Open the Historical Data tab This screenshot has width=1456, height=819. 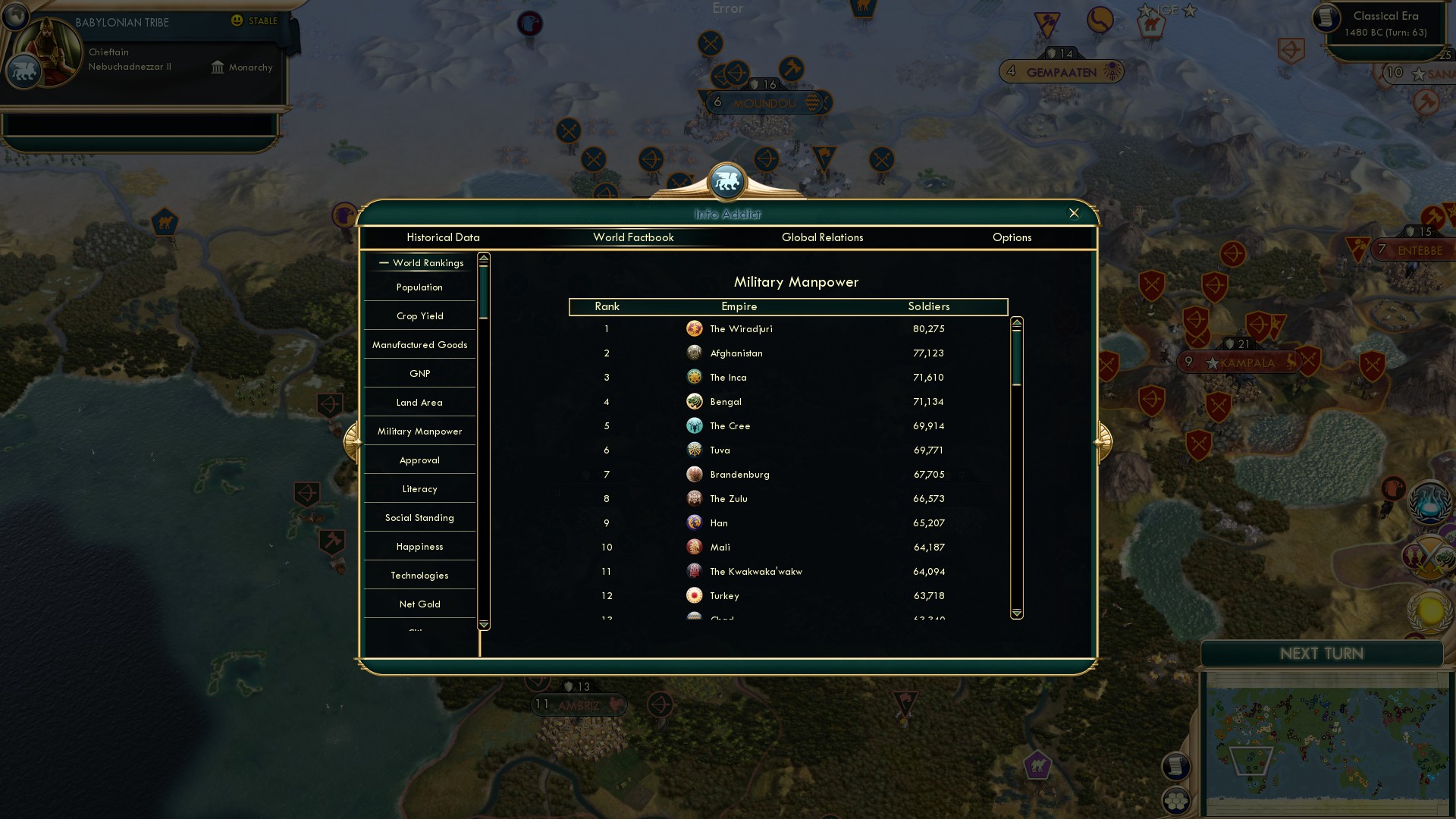click(443, 237)
